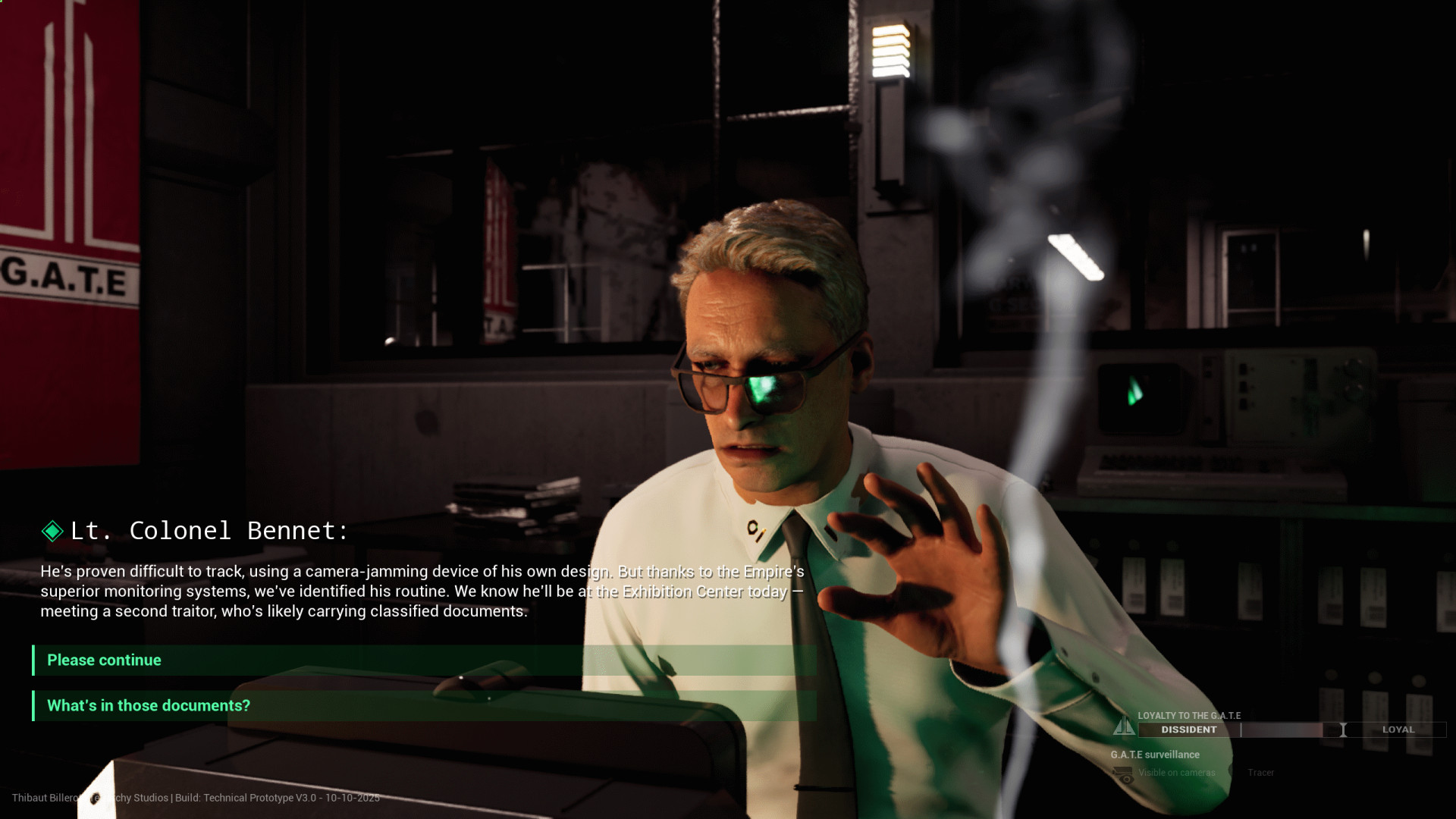1456x819 pixels.
Task: Ask "What's in those documents?"
Action: pos(149,705)
